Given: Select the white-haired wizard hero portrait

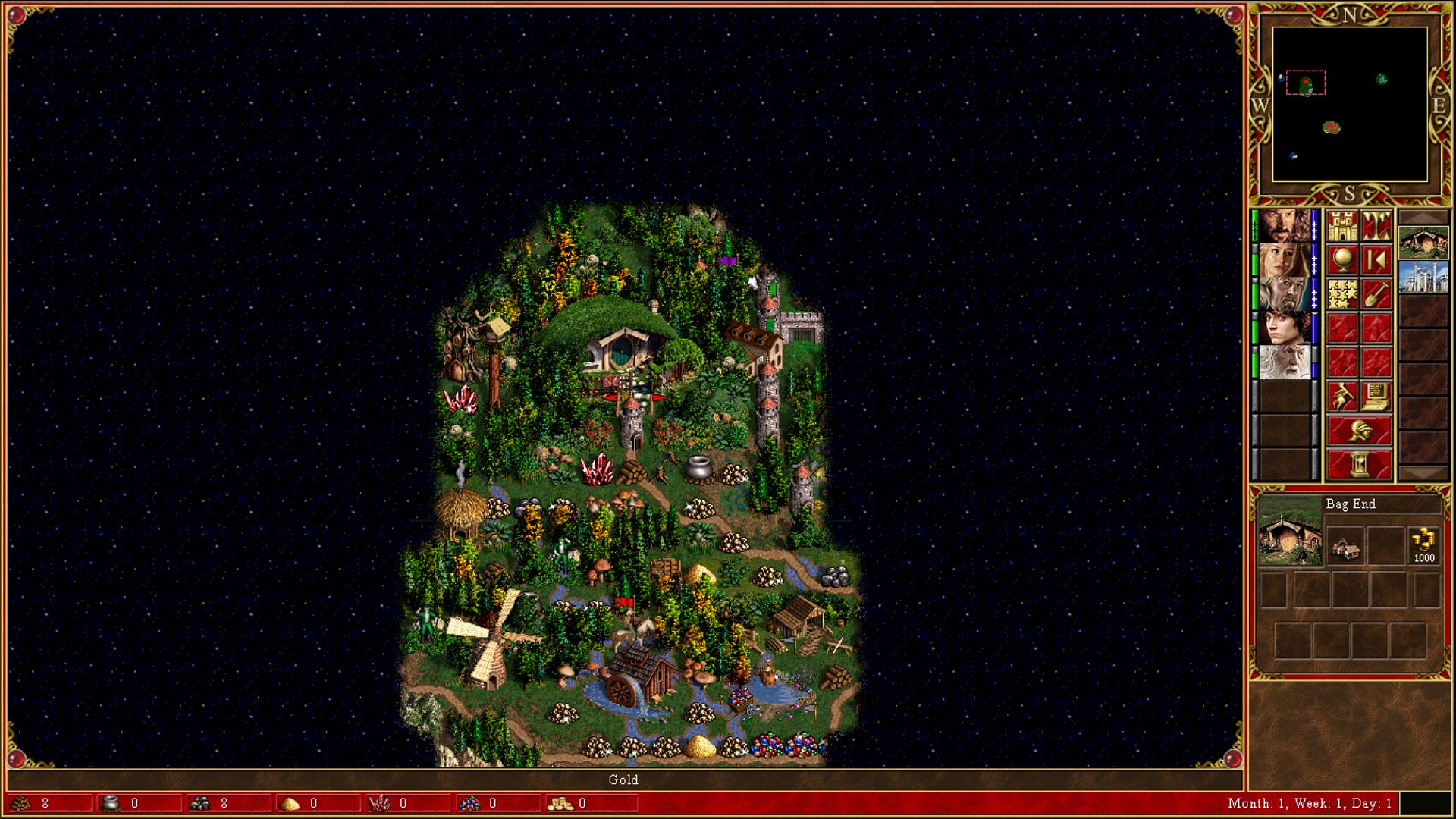Looking at the screenshot, I should [x=1284, y=362].
